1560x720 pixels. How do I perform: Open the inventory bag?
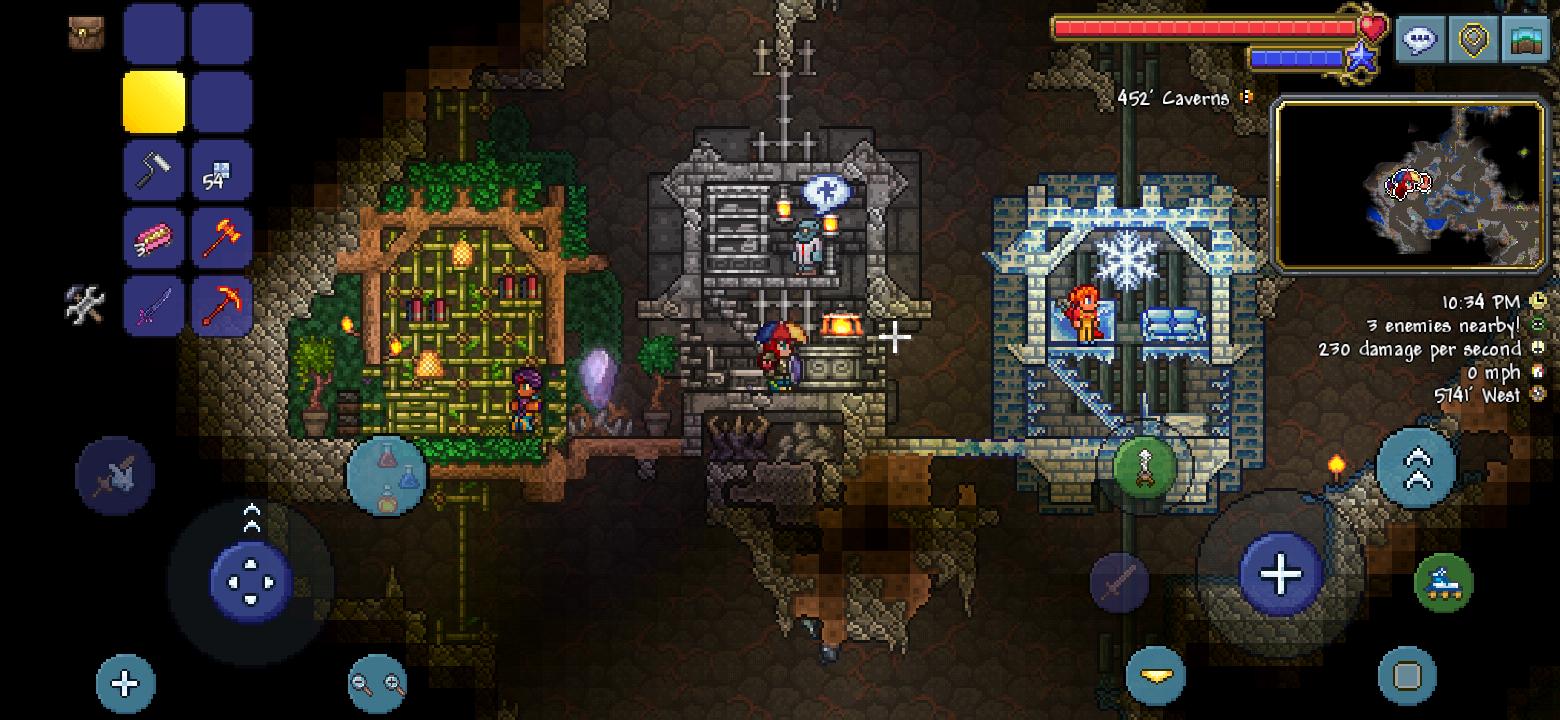[86, 33]
